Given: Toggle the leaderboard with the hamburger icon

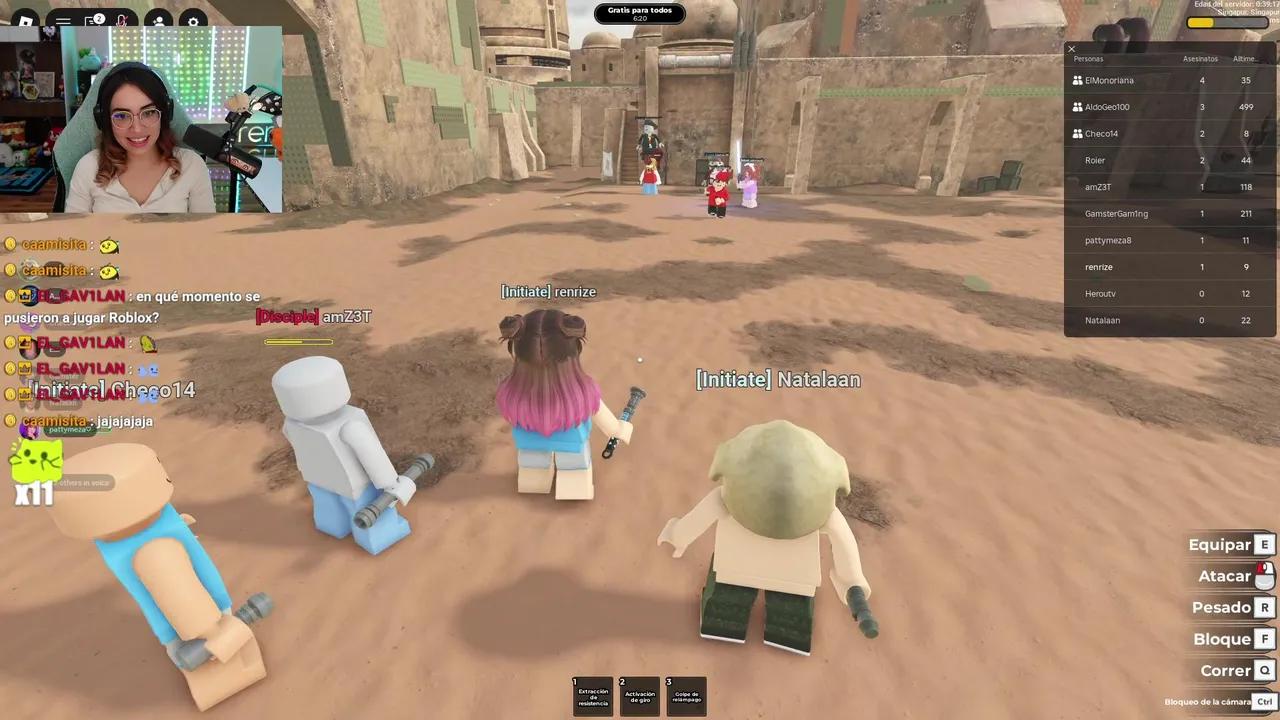Looking at the screenshot, I should click(62, 22).
